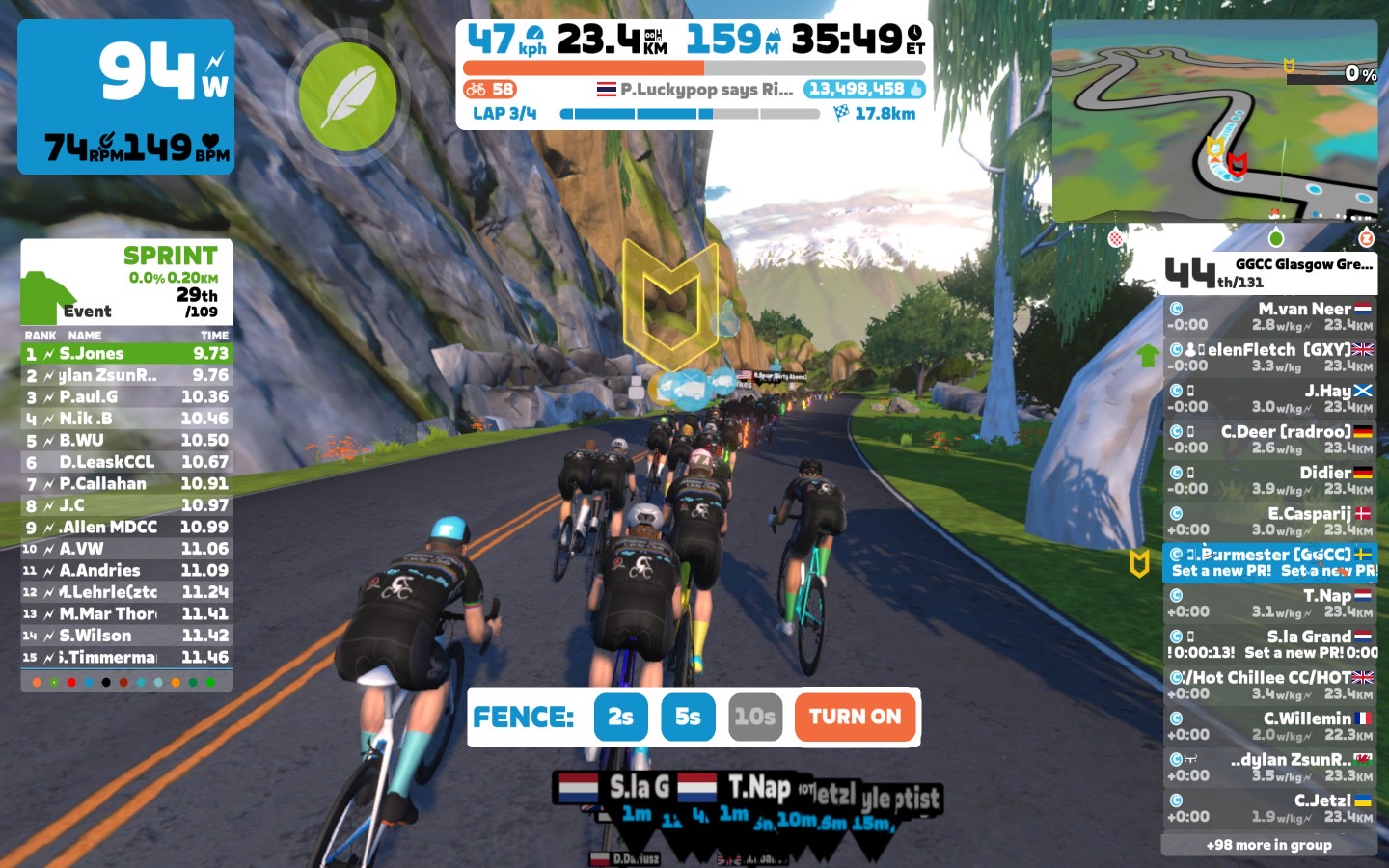Select the 2s fence option

620,717
